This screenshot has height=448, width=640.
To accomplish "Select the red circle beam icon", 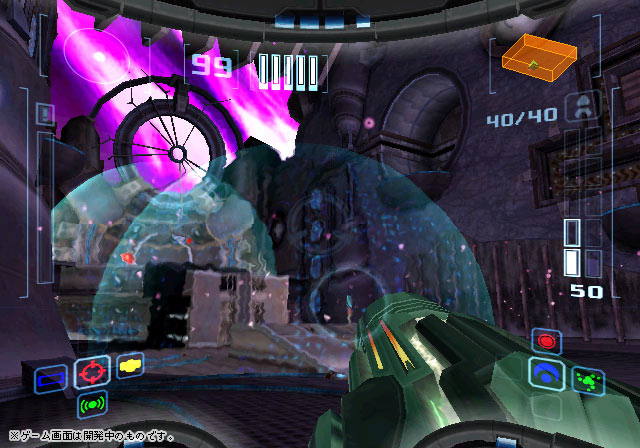I will (x=547, y=342).
